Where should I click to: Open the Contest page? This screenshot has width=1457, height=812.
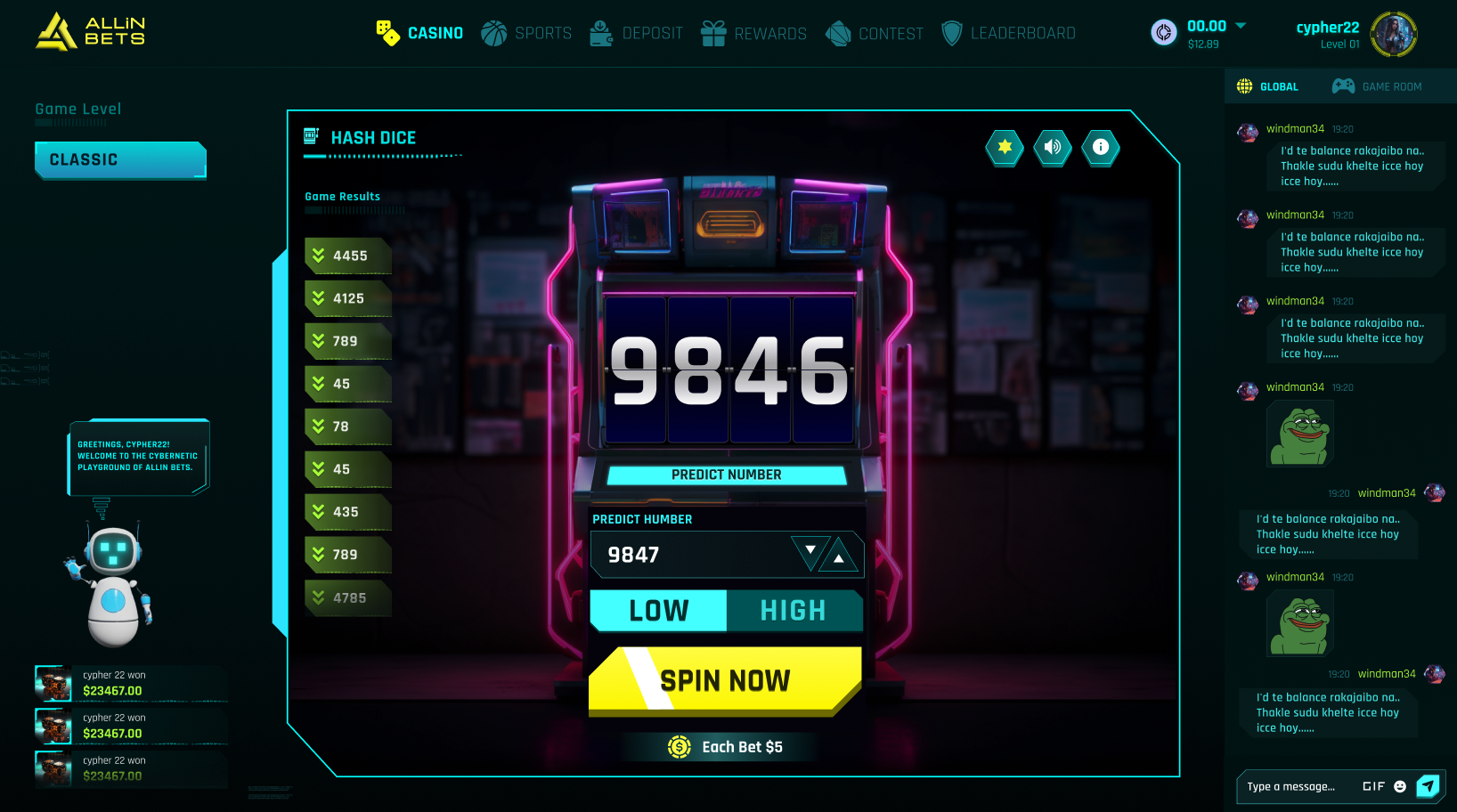[x=874, y=34]
